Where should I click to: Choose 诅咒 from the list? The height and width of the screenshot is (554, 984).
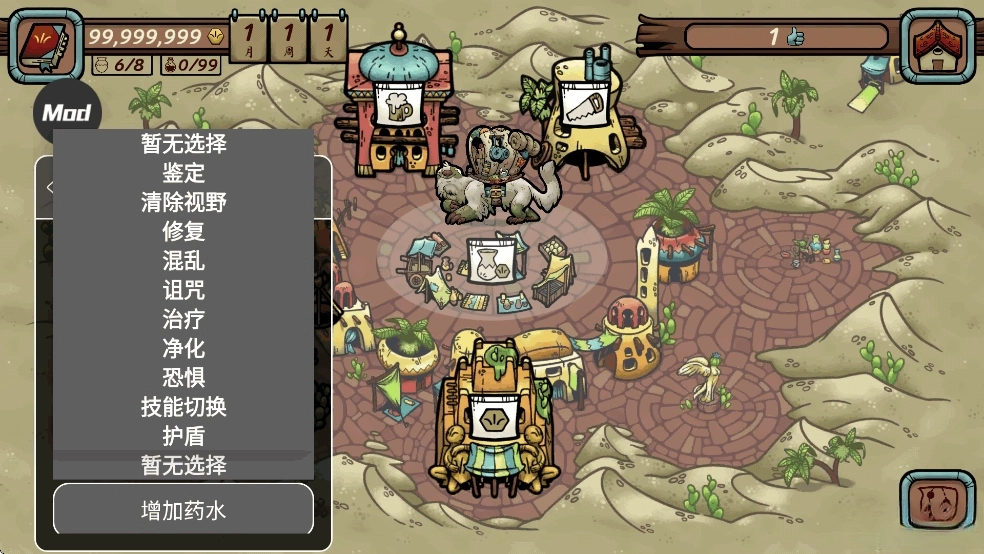pos(183,290)
